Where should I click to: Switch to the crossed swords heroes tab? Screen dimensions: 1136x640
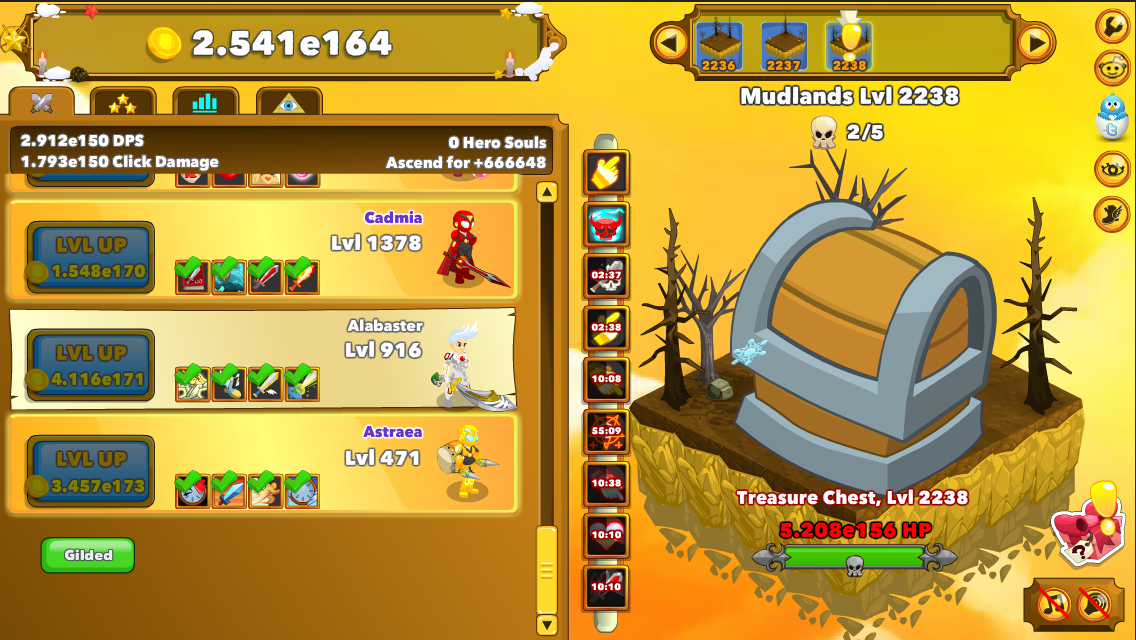(x=42, y=103)
